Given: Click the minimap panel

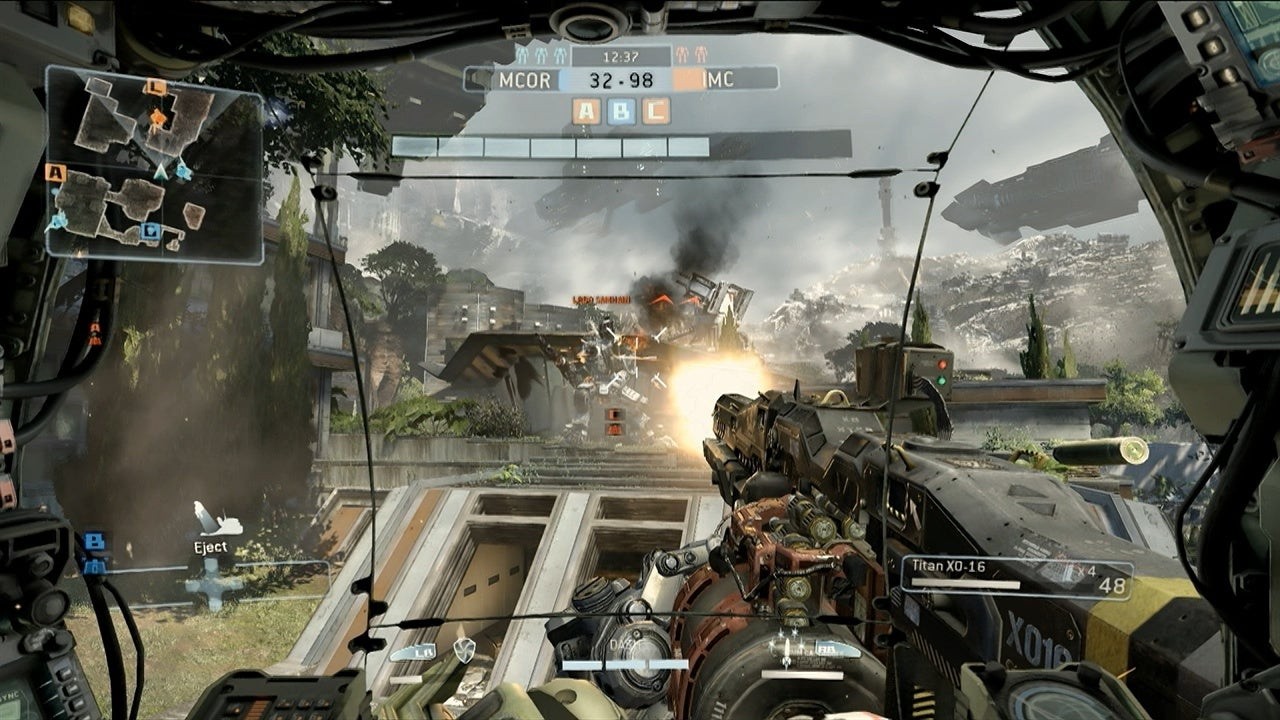Looking at the screenshot, I should [x=154, y=165].
